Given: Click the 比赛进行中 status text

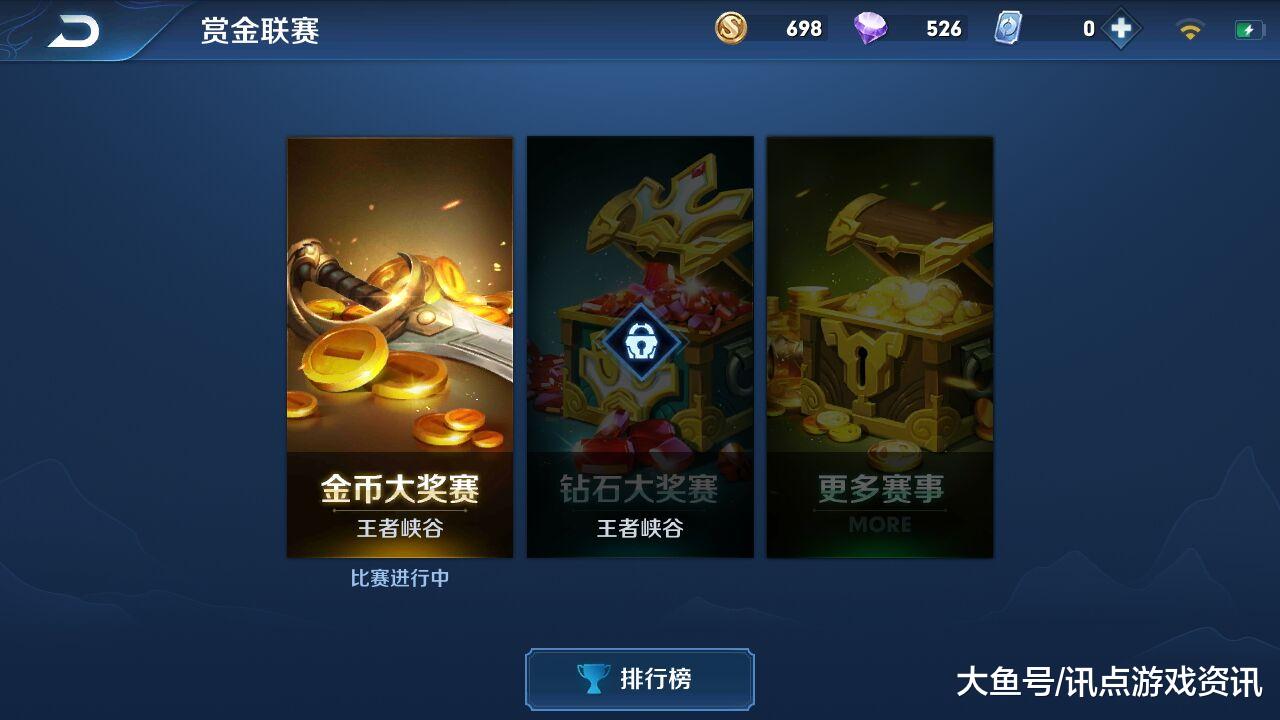Looking at the screenshot, I should click(x=399, y=578).
